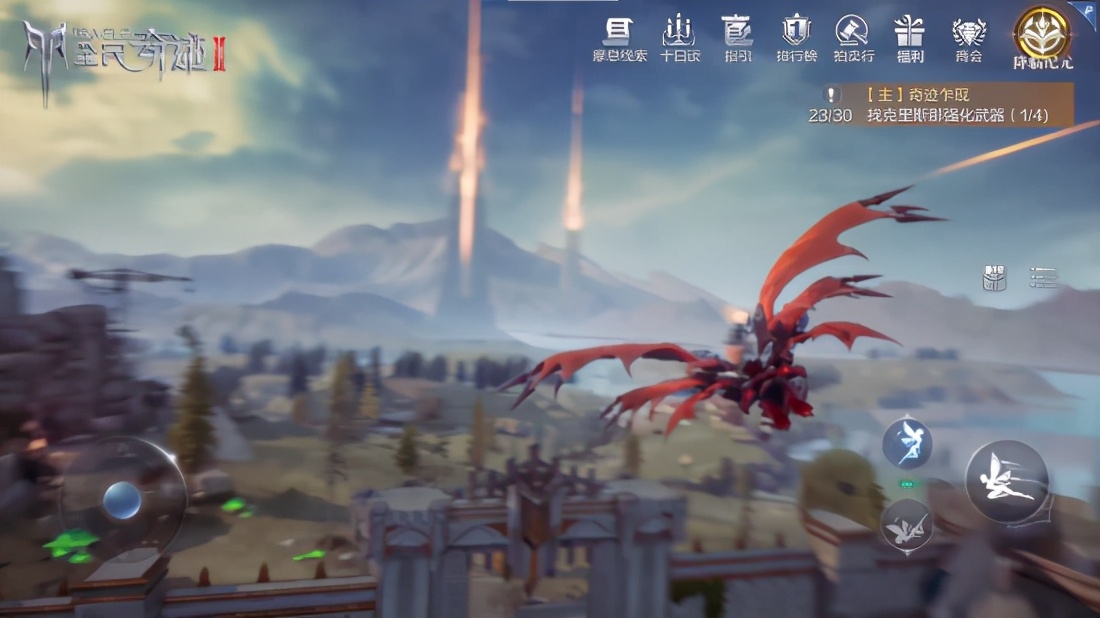Activate the upper blue fairy ascend button
The image size is (1100, 618).
click(x=907, y=442)
